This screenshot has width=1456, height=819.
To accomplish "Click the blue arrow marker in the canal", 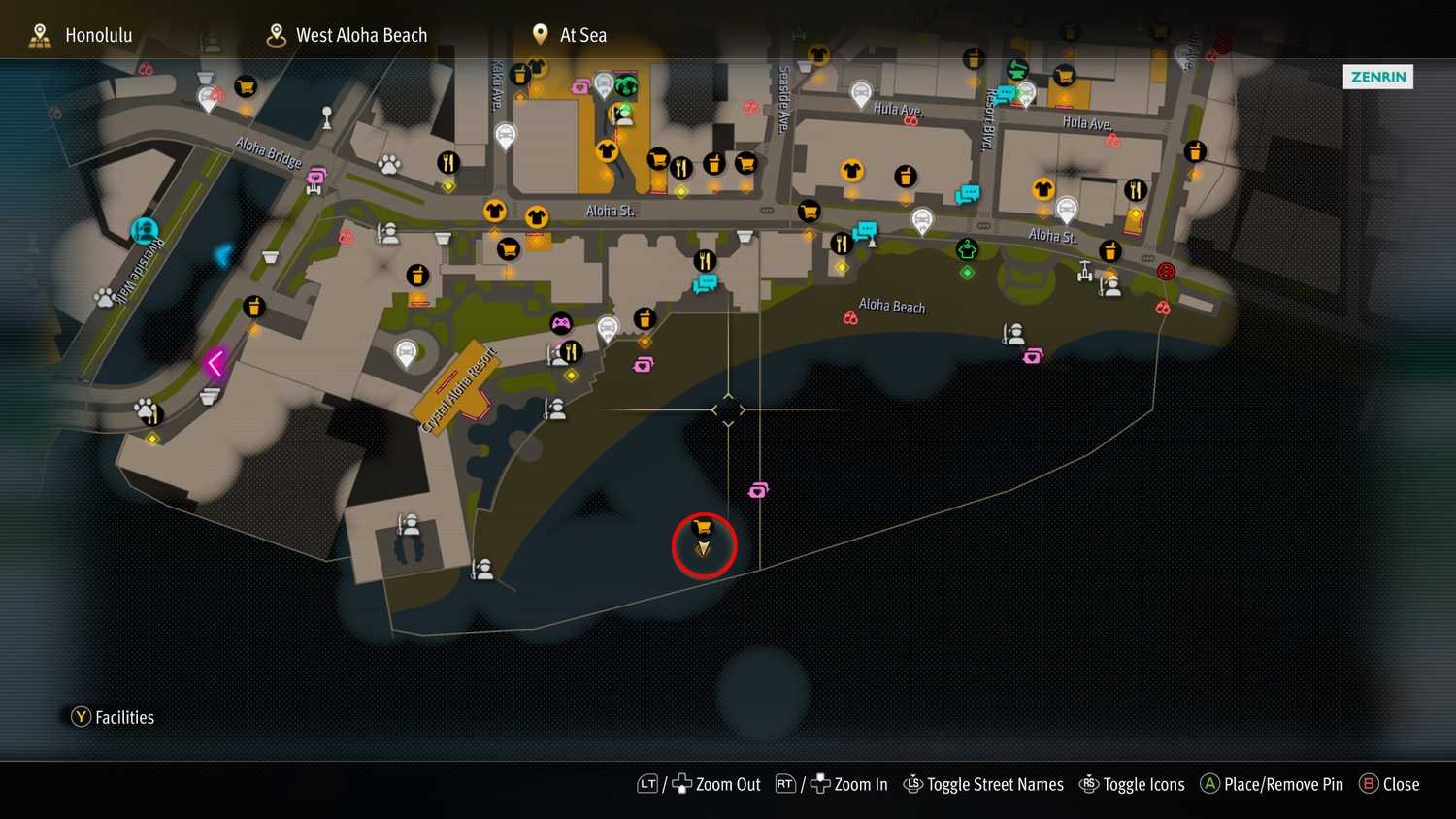I will [x=223, y=255].
